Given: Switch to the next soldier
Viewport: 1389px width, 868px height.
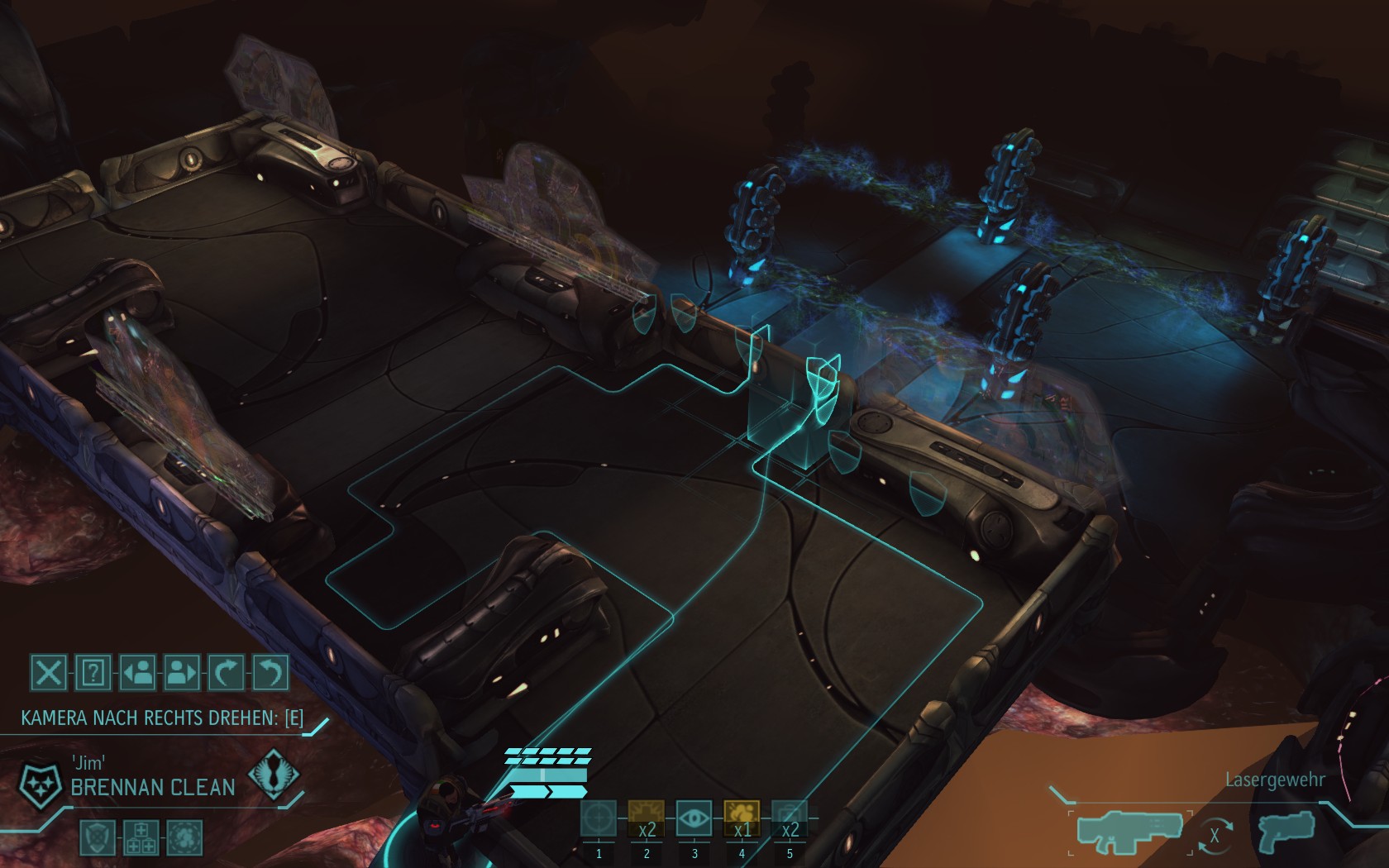Looking at the screenshot, I should click(x=182, y=673).
